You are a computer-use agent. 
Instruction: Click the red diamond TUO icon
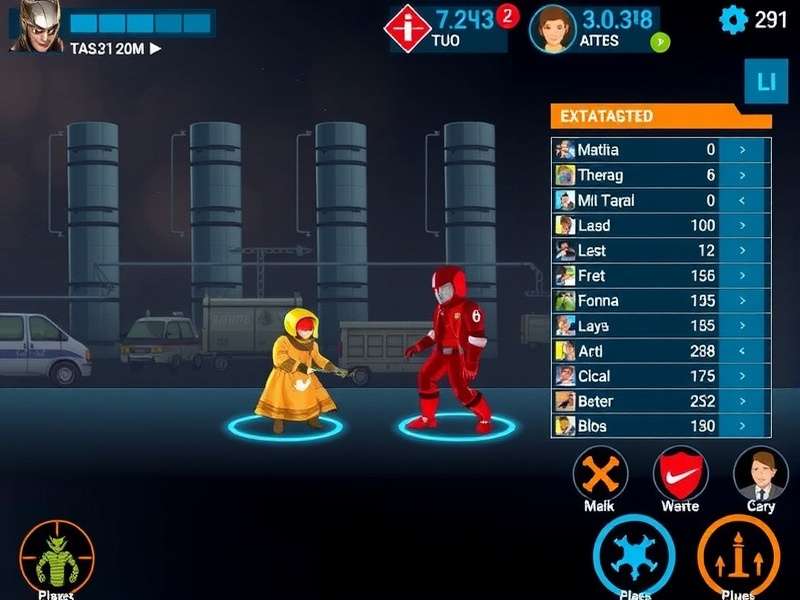point(407,27)
